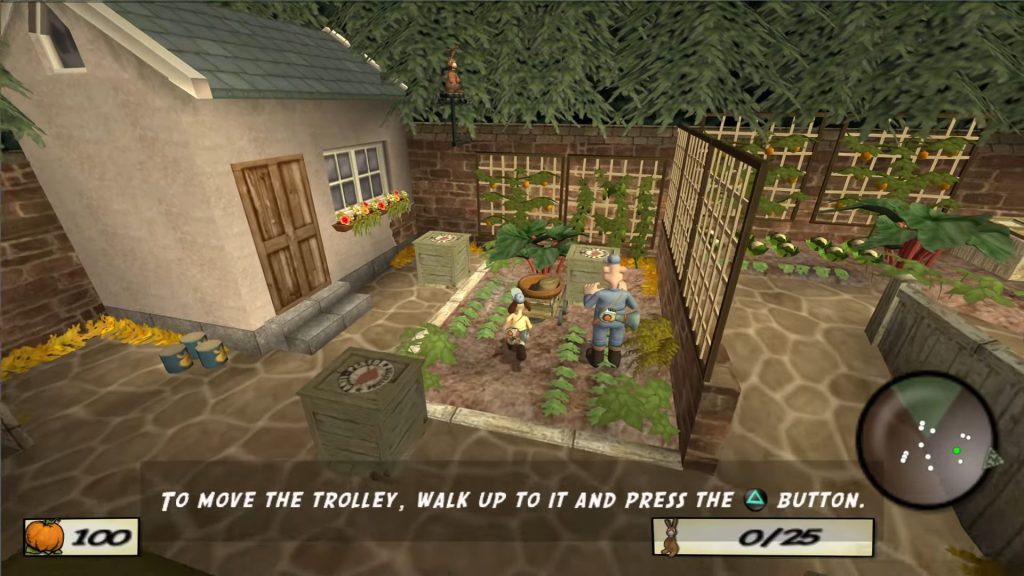Select the pumpkin icon in the HUD
Screen dimensions: 1024x576
click(44, 537)
